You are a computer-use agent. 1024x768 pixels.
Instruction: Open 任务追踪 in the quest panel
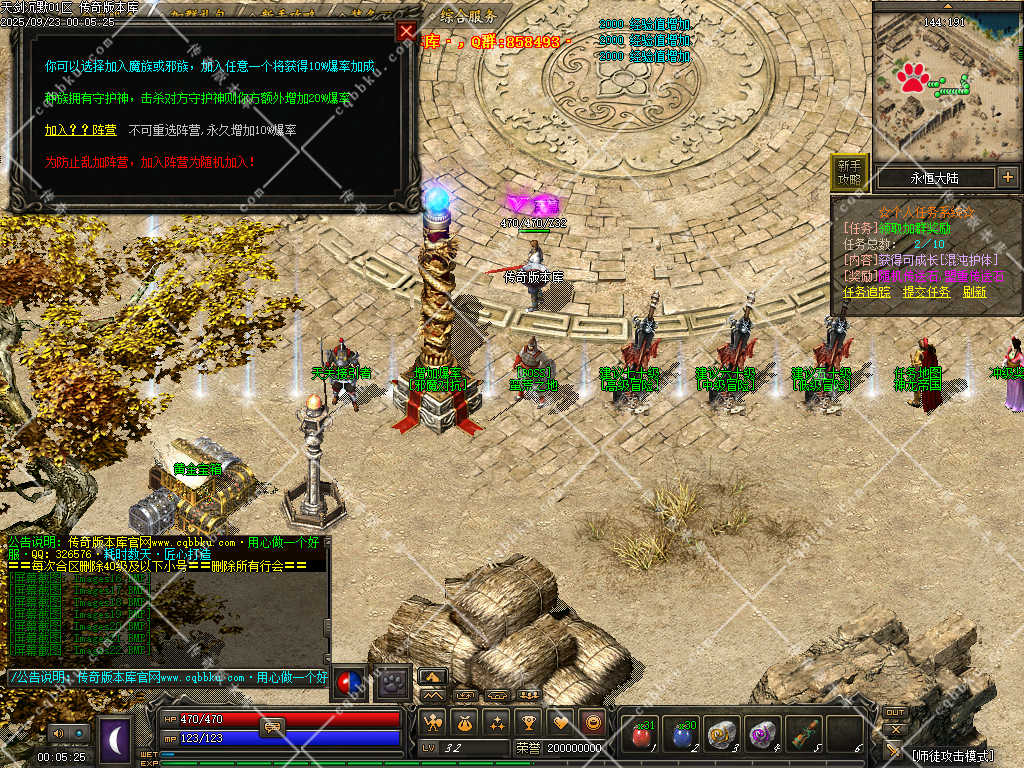tap(866, 292)
